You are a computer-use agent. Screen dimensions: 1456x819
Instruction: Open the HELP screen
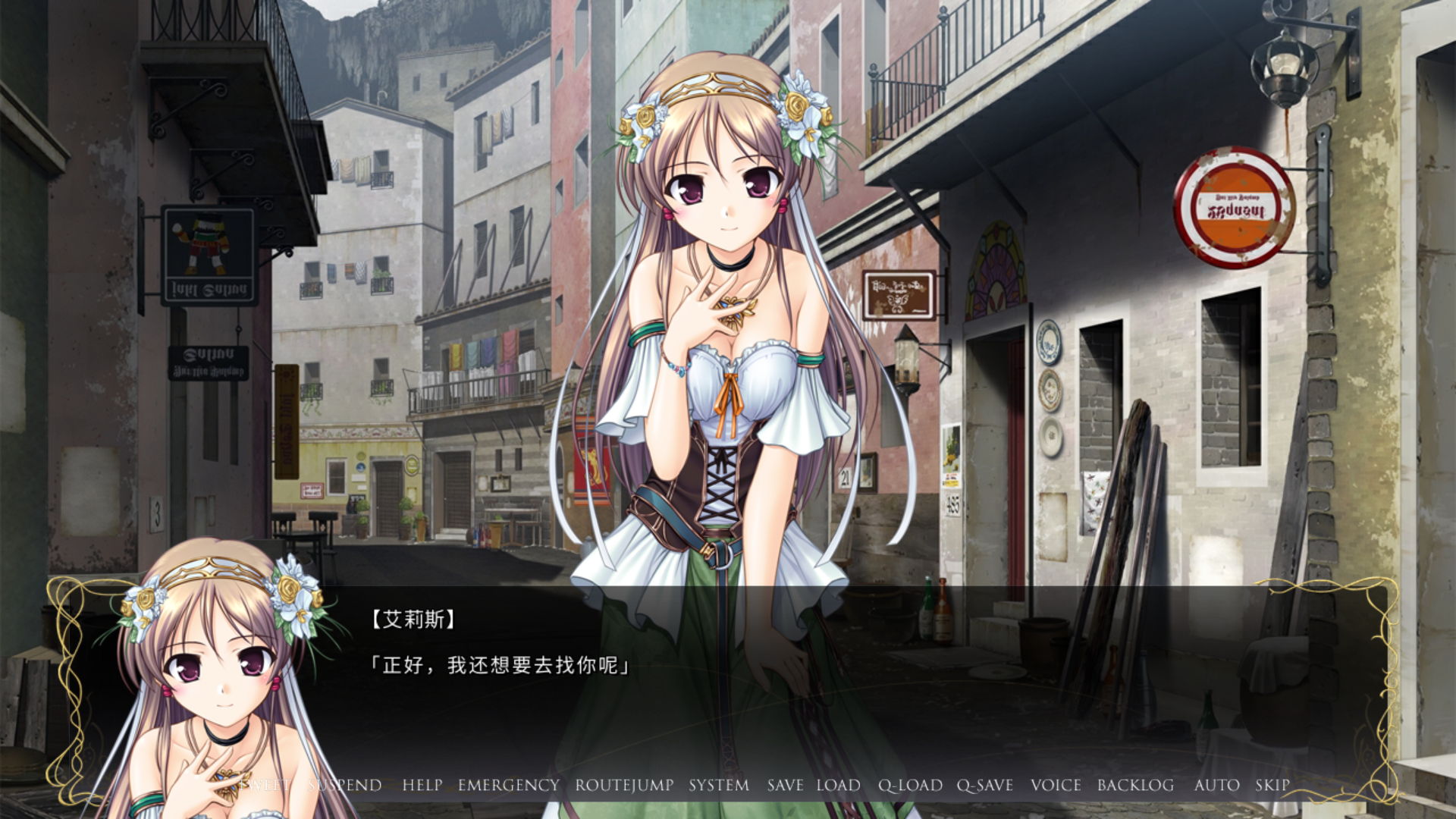(x=422, y=786)
